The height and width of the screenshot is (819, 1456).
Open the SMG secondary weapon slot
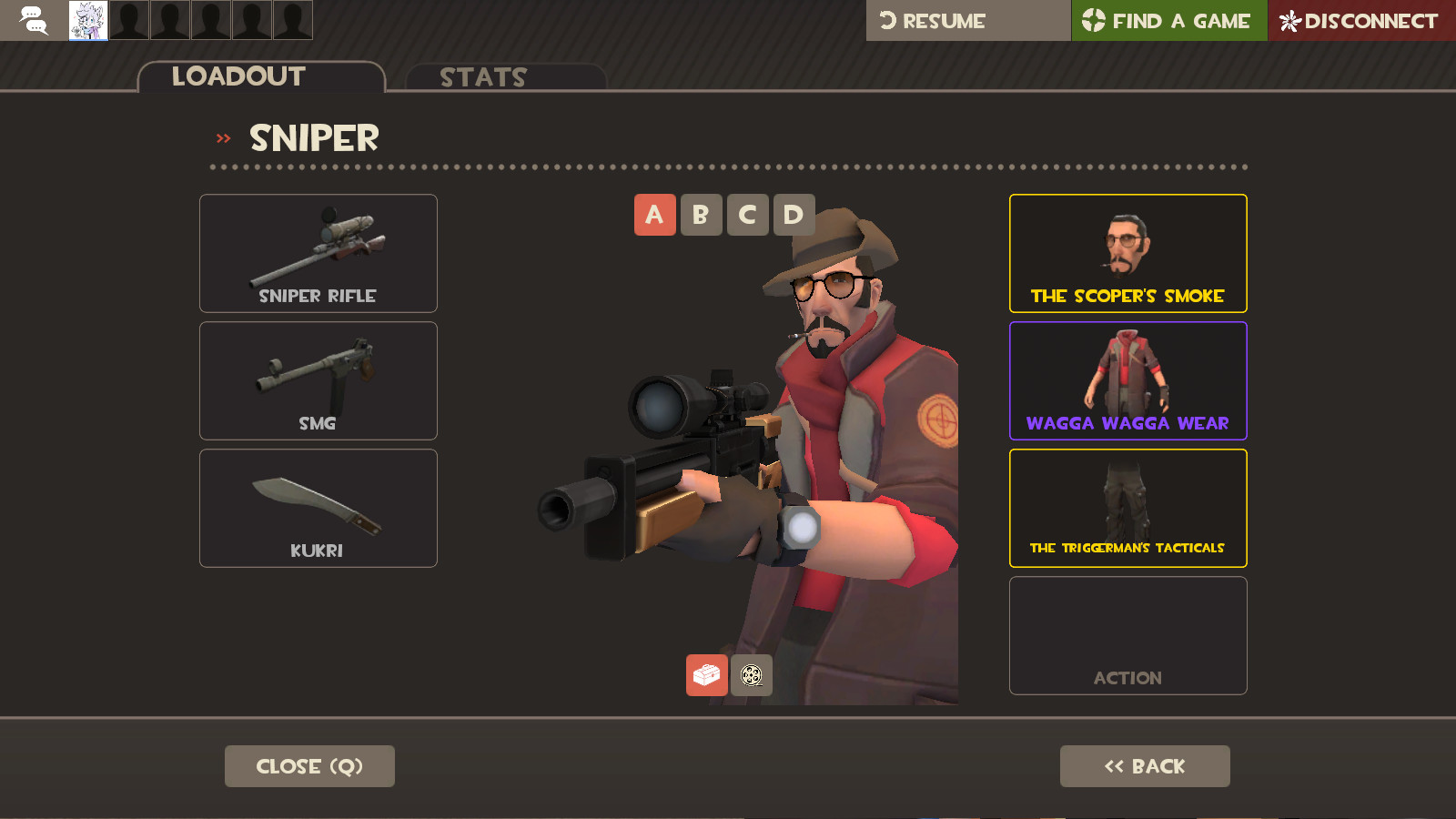318,380
